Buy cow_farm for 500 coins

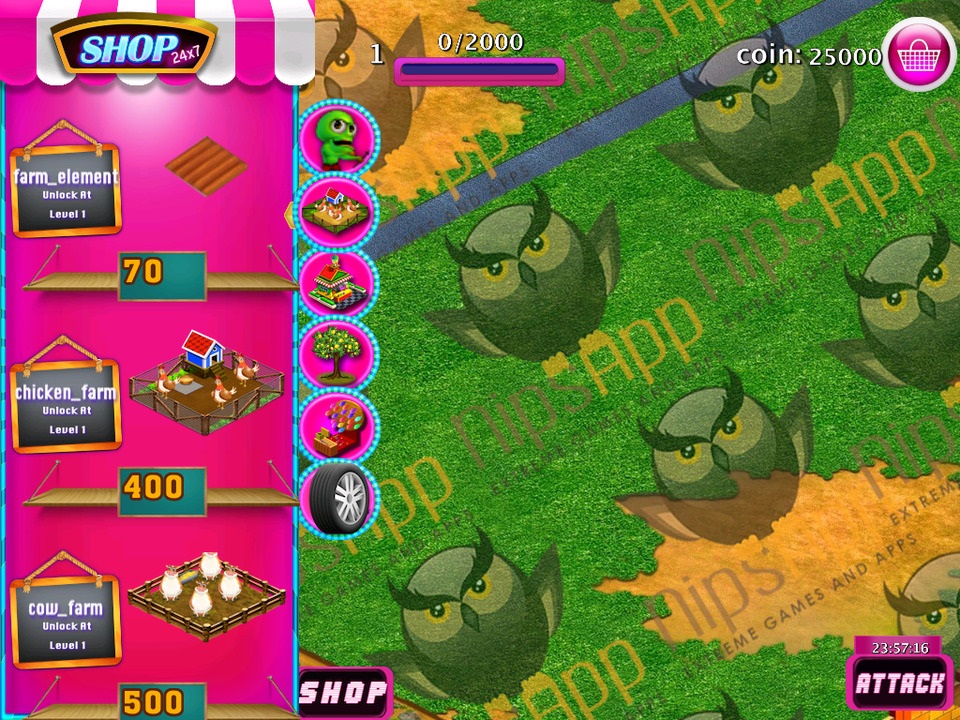(x=161, y=702)
